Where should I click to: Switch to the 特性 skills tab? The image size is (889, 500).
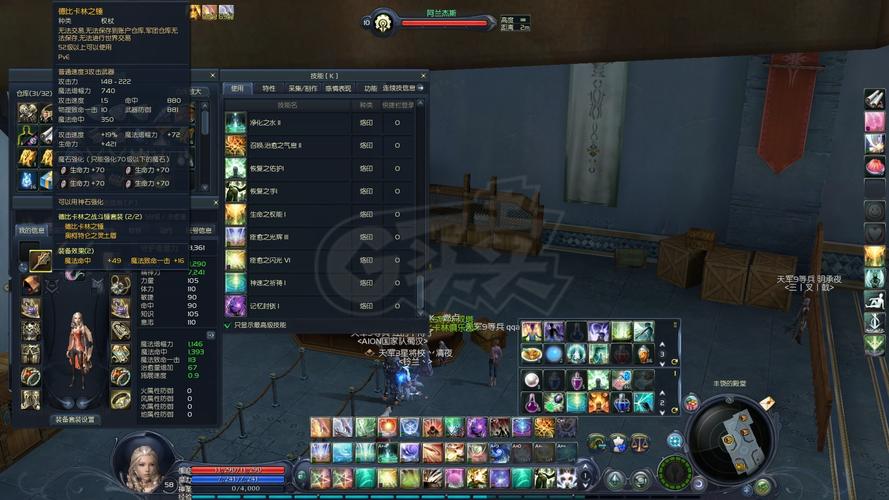point(269,88)
